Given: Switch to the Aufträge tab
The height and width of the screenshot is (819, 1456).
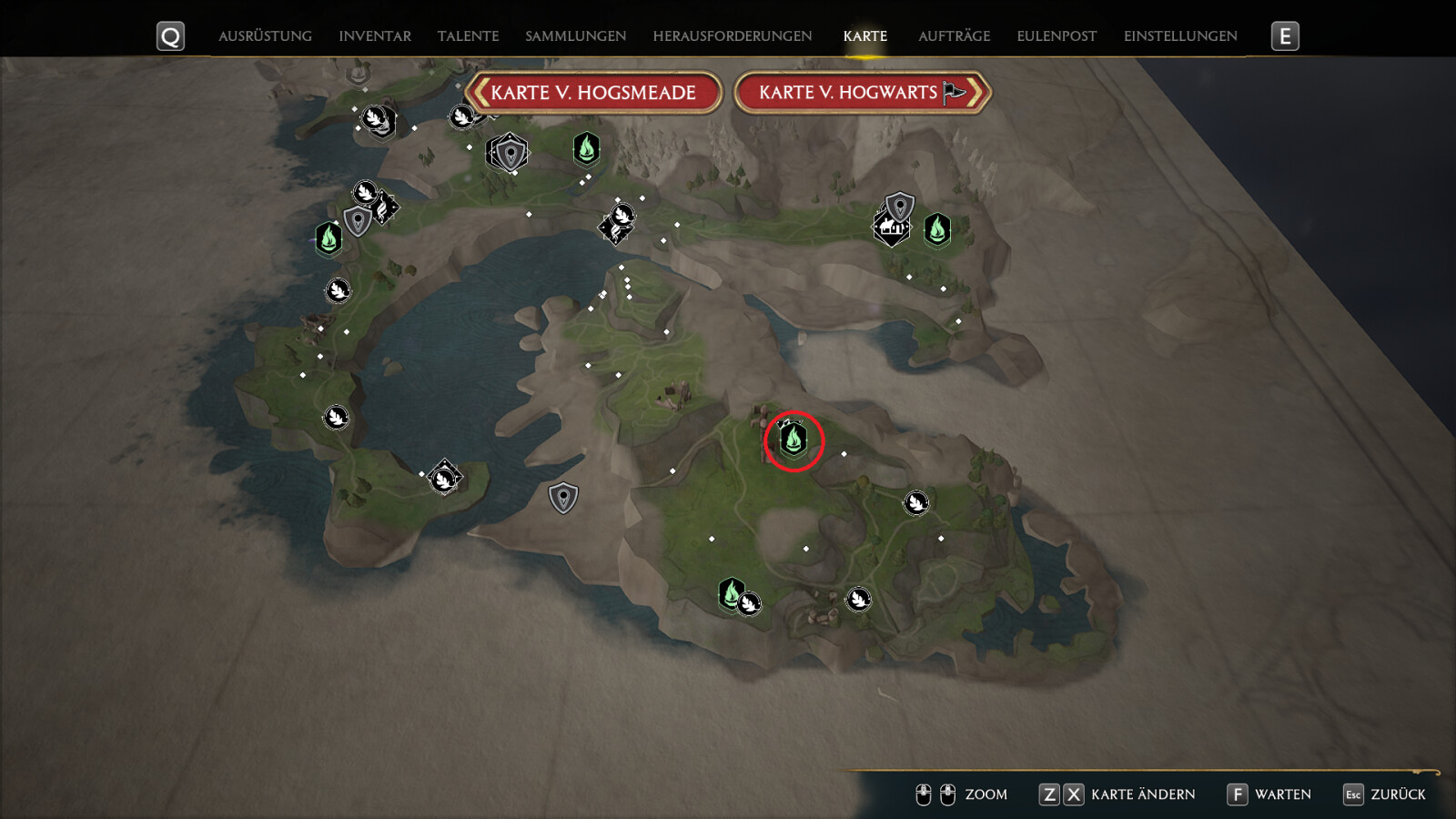Looking at the screenshot, I should coord(954,36).
